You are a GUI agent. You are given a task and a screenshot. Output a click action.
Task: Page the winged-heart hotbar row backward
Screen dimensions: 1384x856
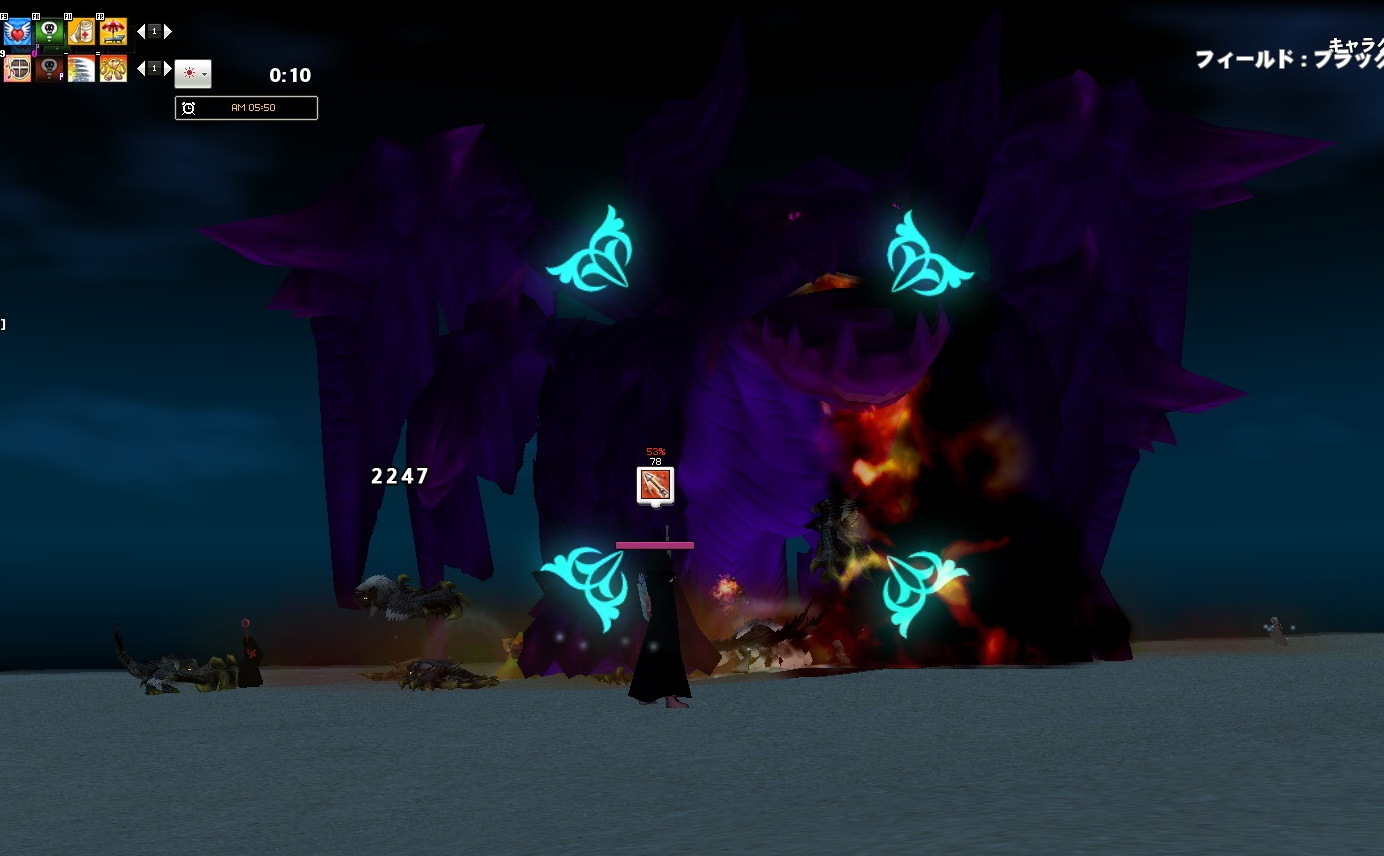141,32
